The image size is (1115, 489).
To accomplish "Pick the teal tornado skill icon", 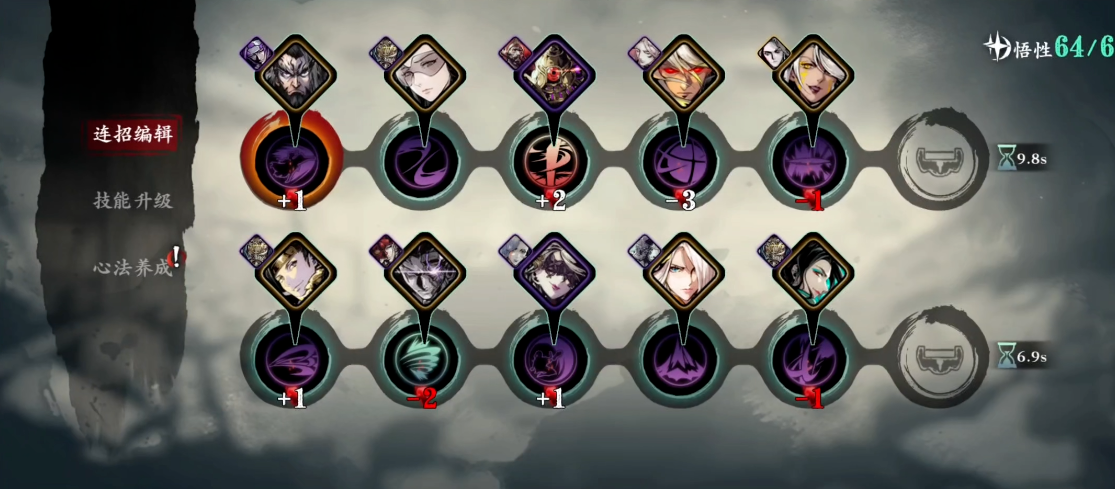I will click(x=420, y=357).
